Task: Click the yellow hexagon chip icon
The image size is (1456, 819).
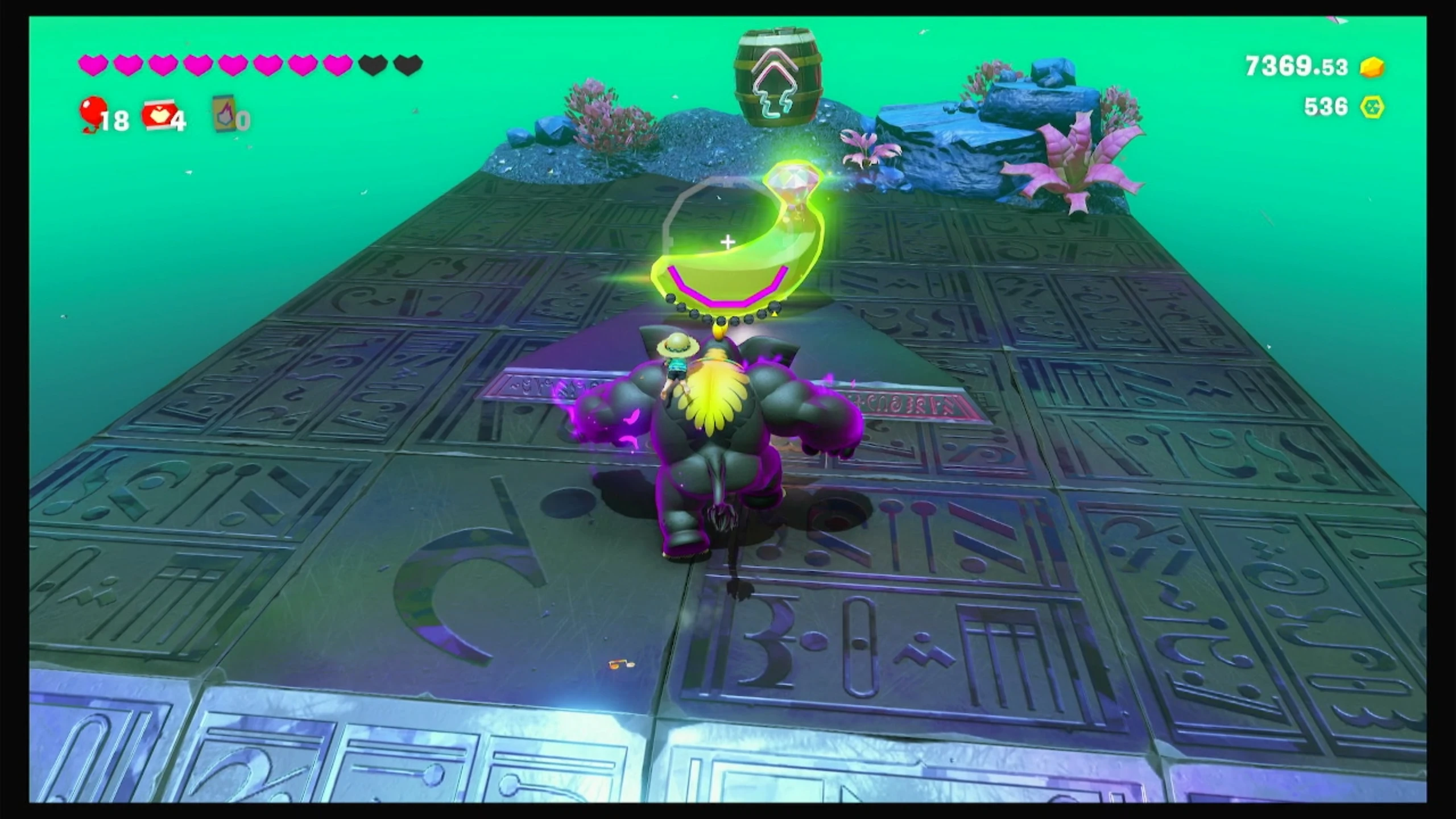Action: click(1372, 107)
